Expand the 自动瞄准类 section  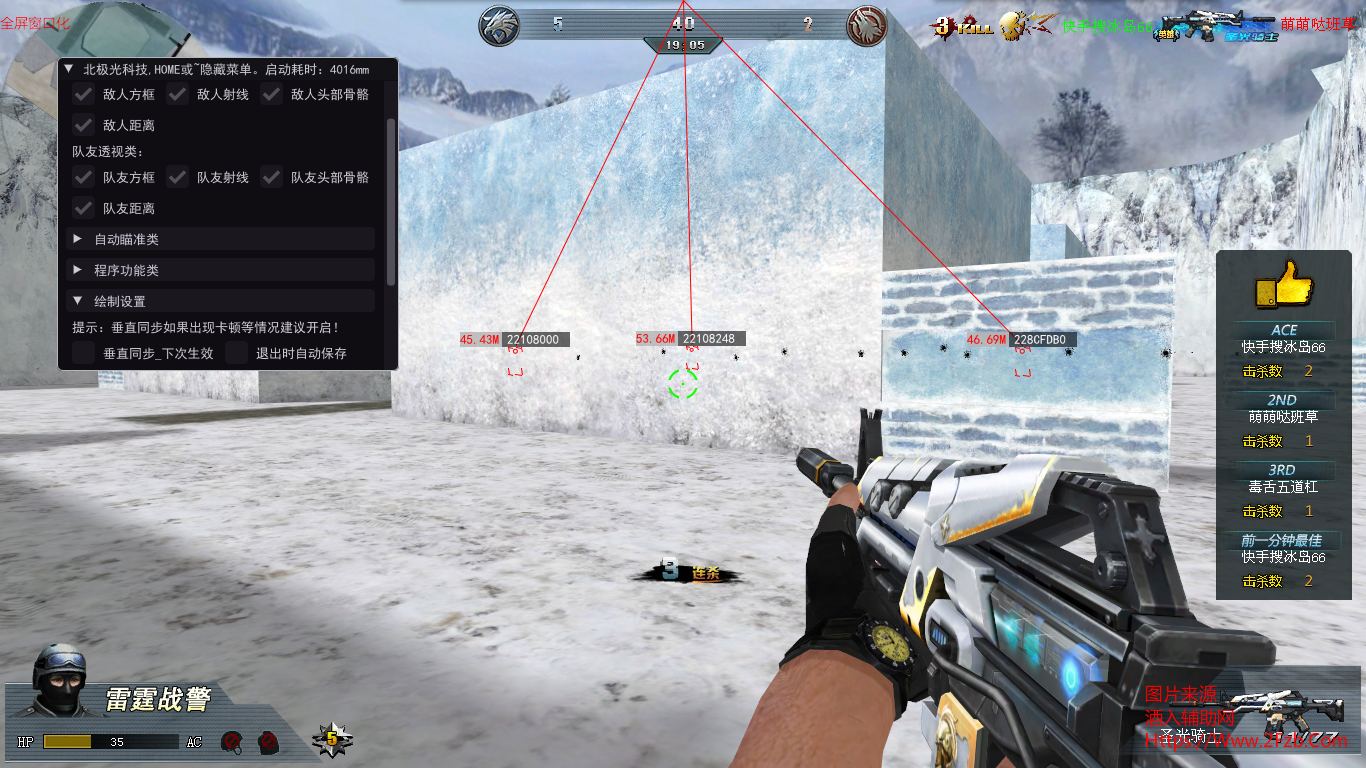tap(78, 240)
